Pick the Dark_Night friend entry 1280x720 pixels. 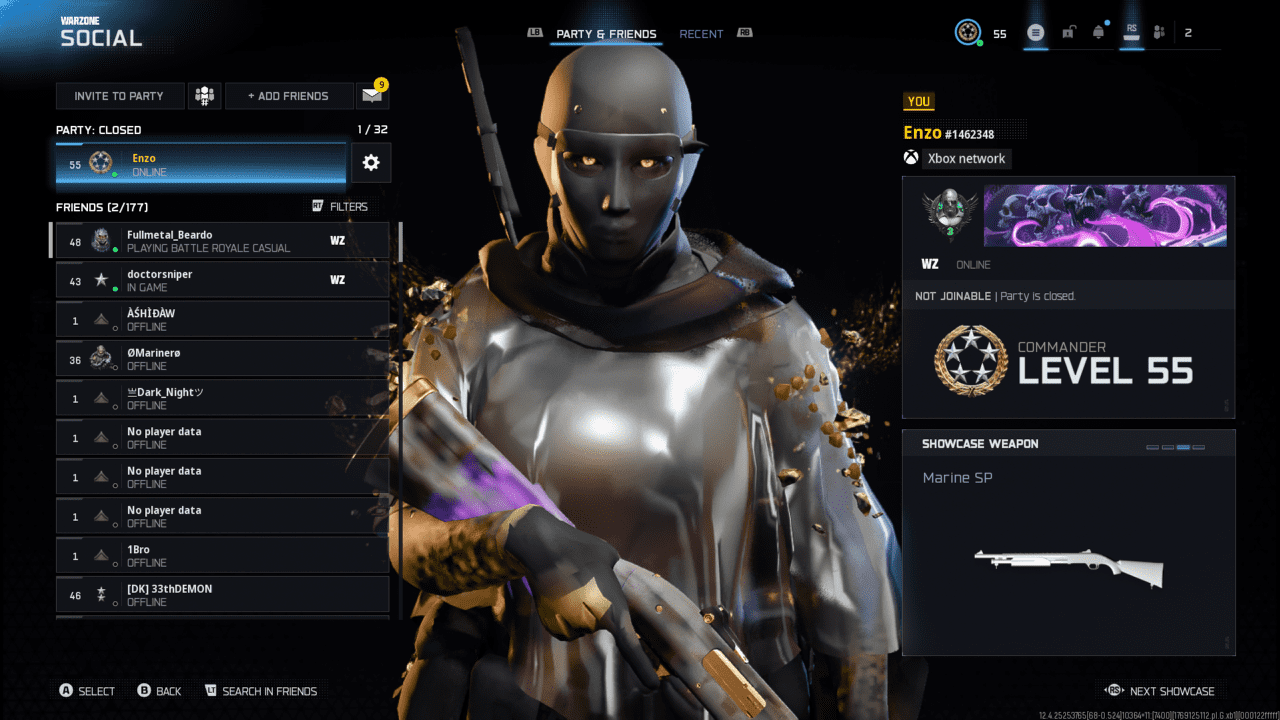pyautogui.click(x=220, y=398)
